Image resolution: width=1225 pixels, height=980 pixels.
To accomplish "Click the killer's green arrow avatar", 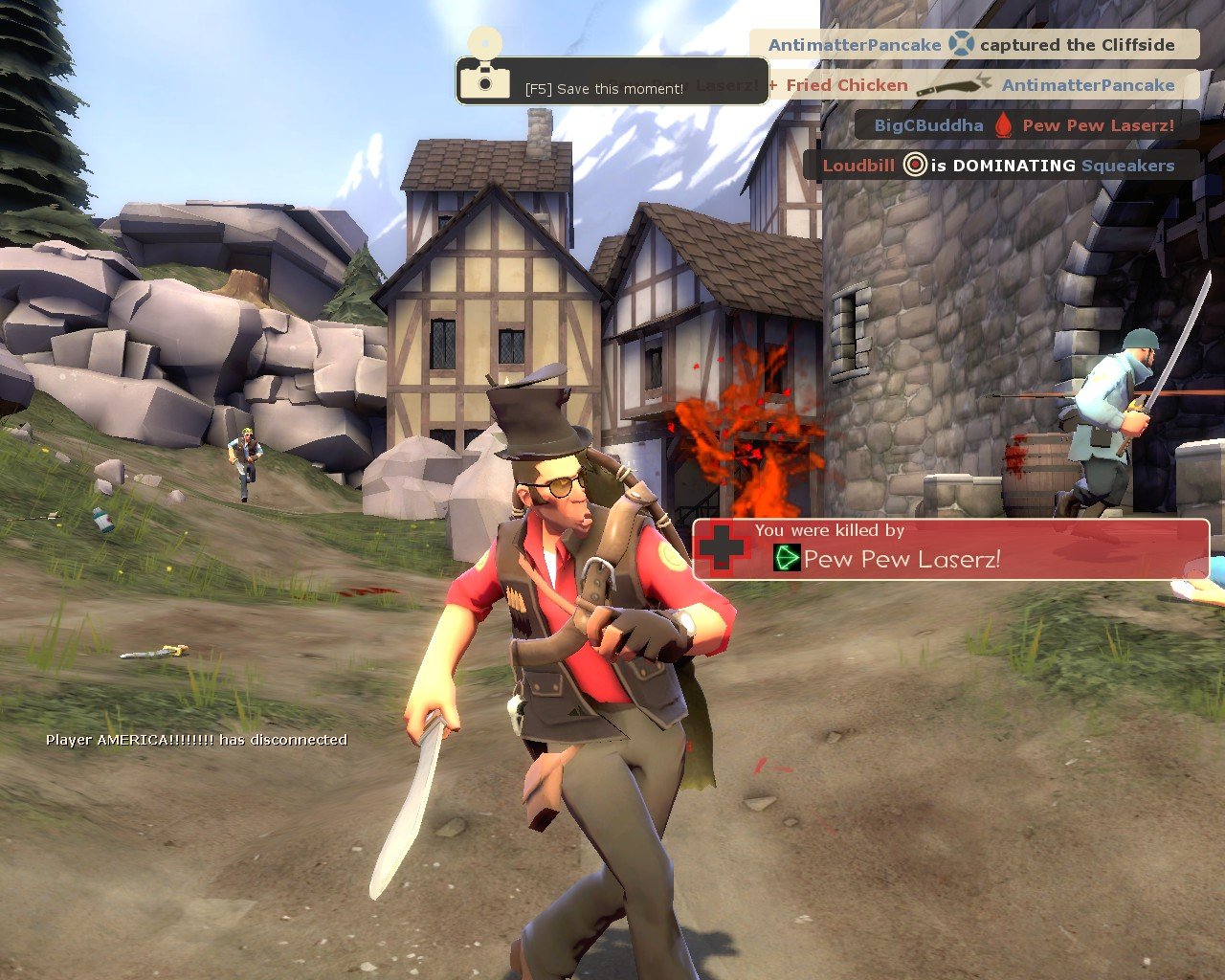I will click(x=786, y=557).
